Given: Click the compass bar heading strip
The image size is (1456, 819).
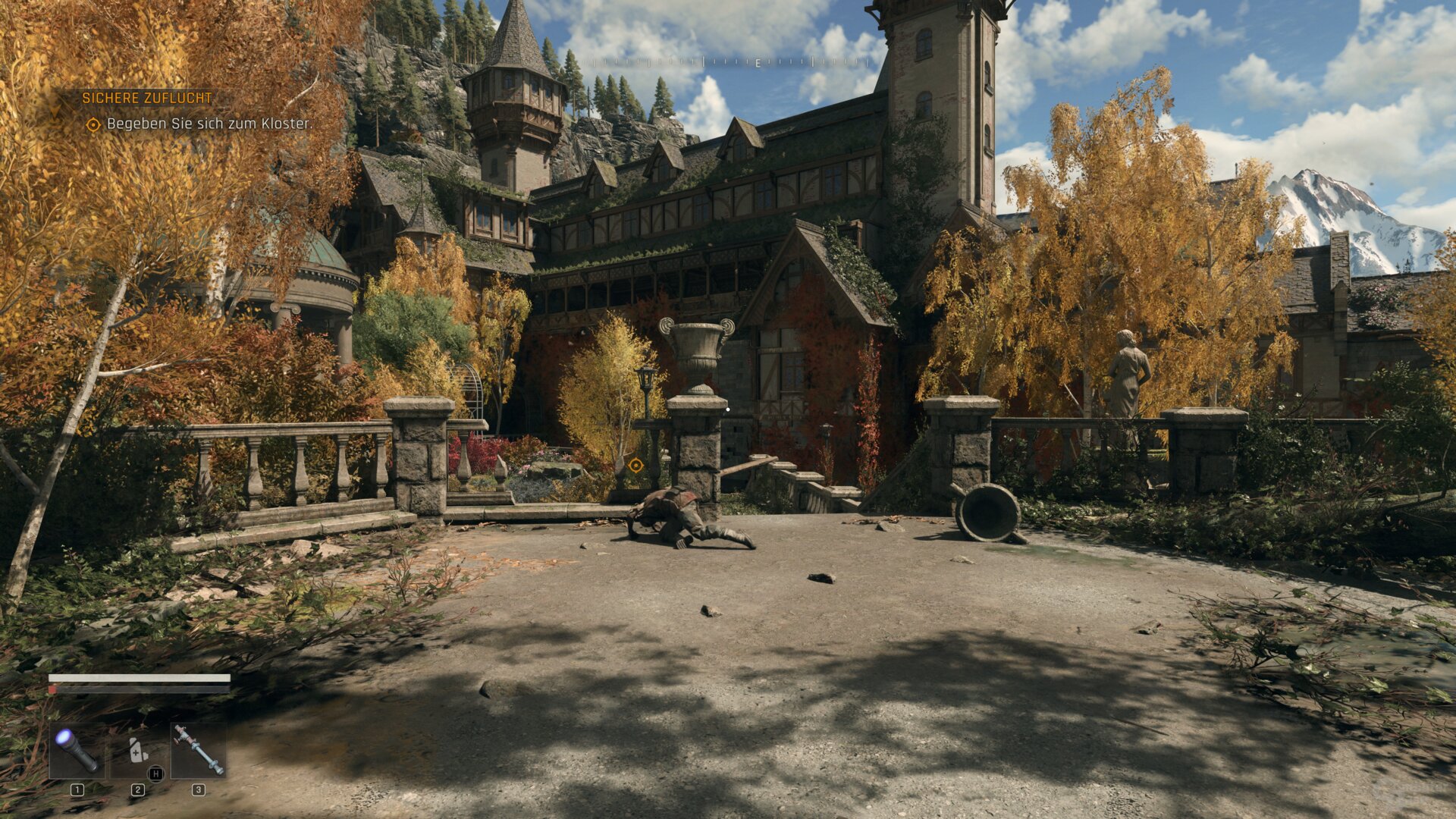Looking at the screenshot, I should point(757,63).
